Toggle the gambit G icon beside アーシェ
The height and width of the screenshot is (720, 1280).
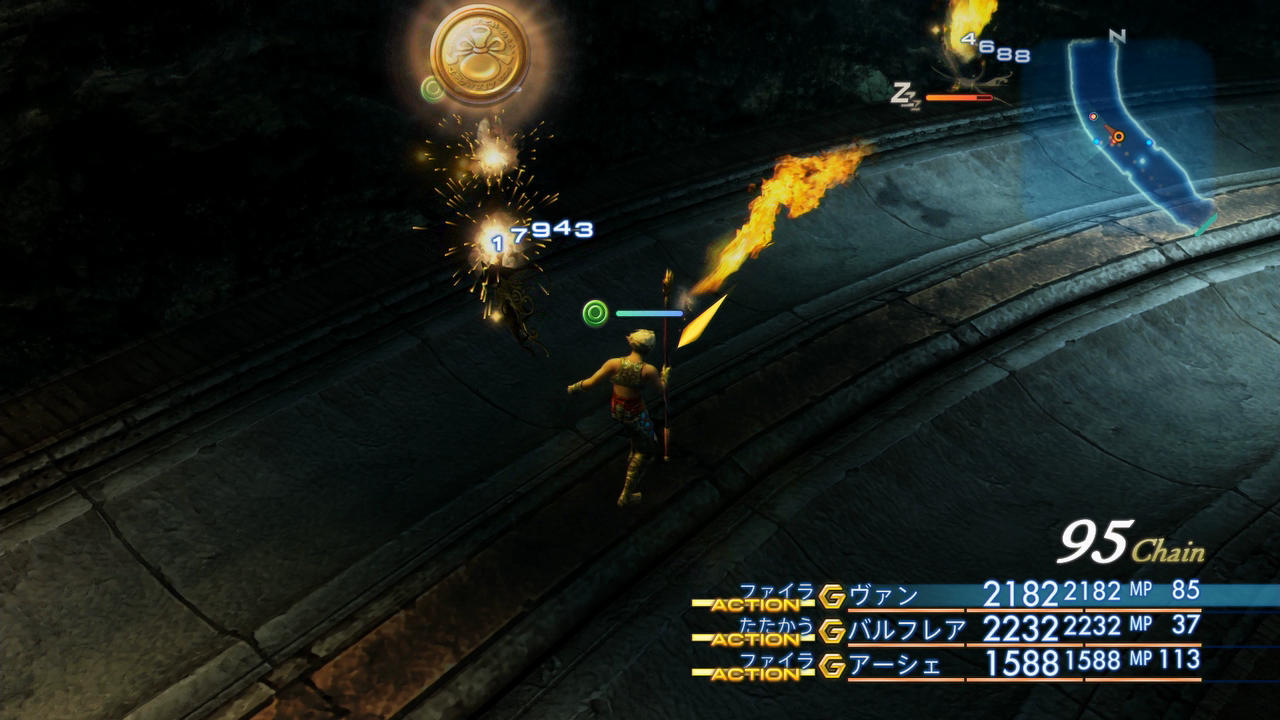point(832,665)
